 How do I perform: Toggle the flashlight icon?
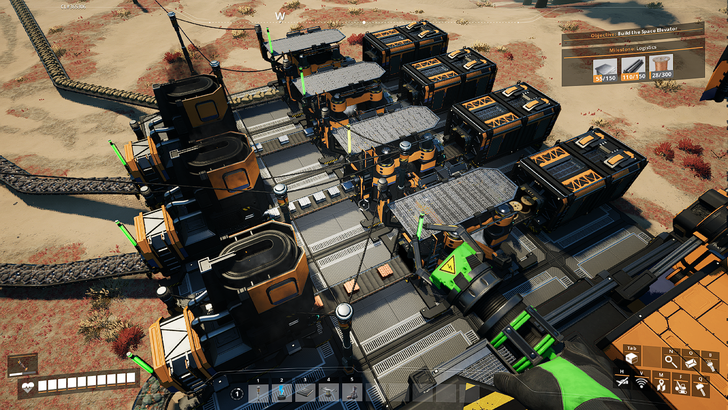[711, 364]
